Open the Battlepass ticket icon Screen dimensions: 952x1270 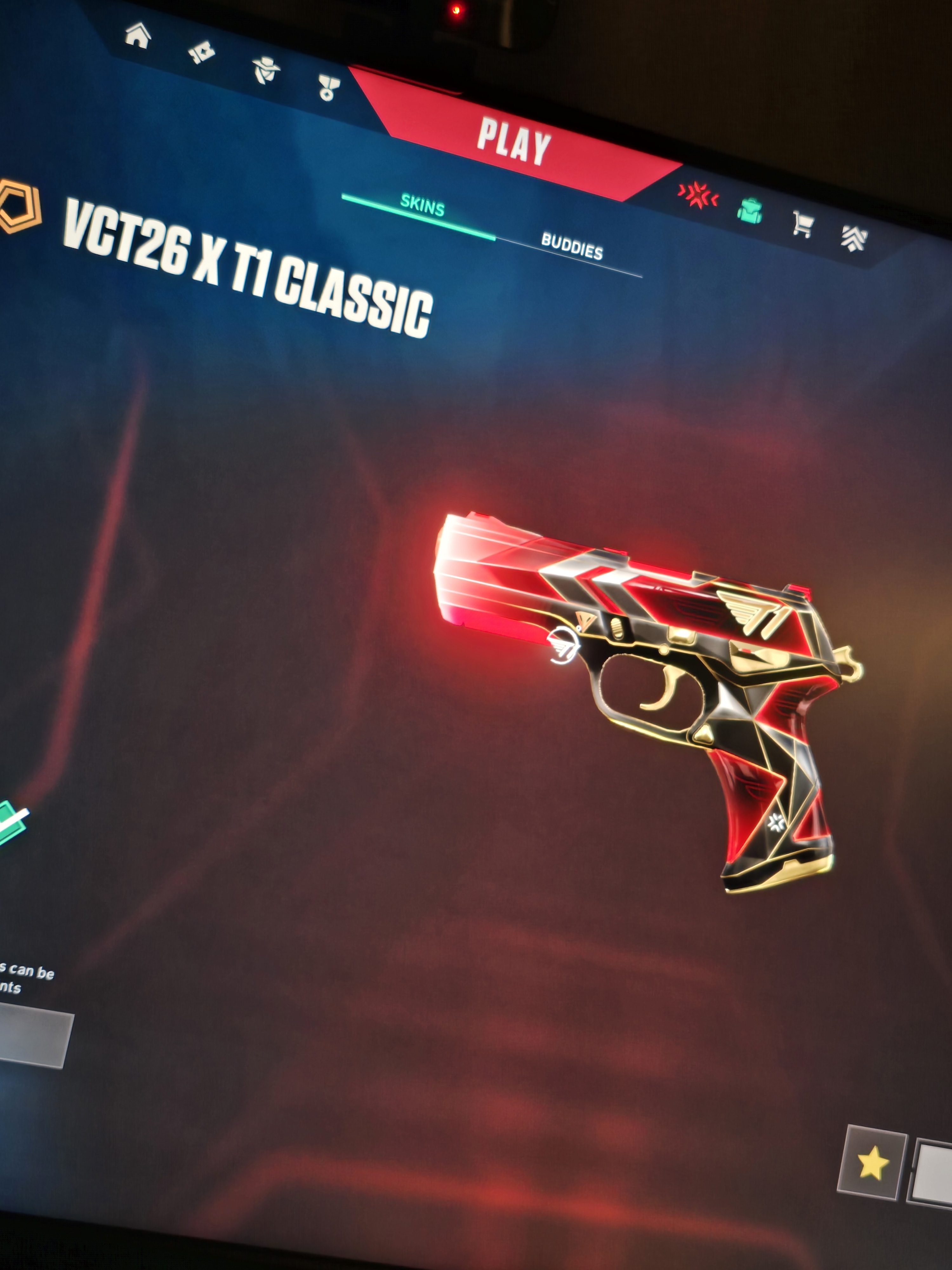(202, 53)
